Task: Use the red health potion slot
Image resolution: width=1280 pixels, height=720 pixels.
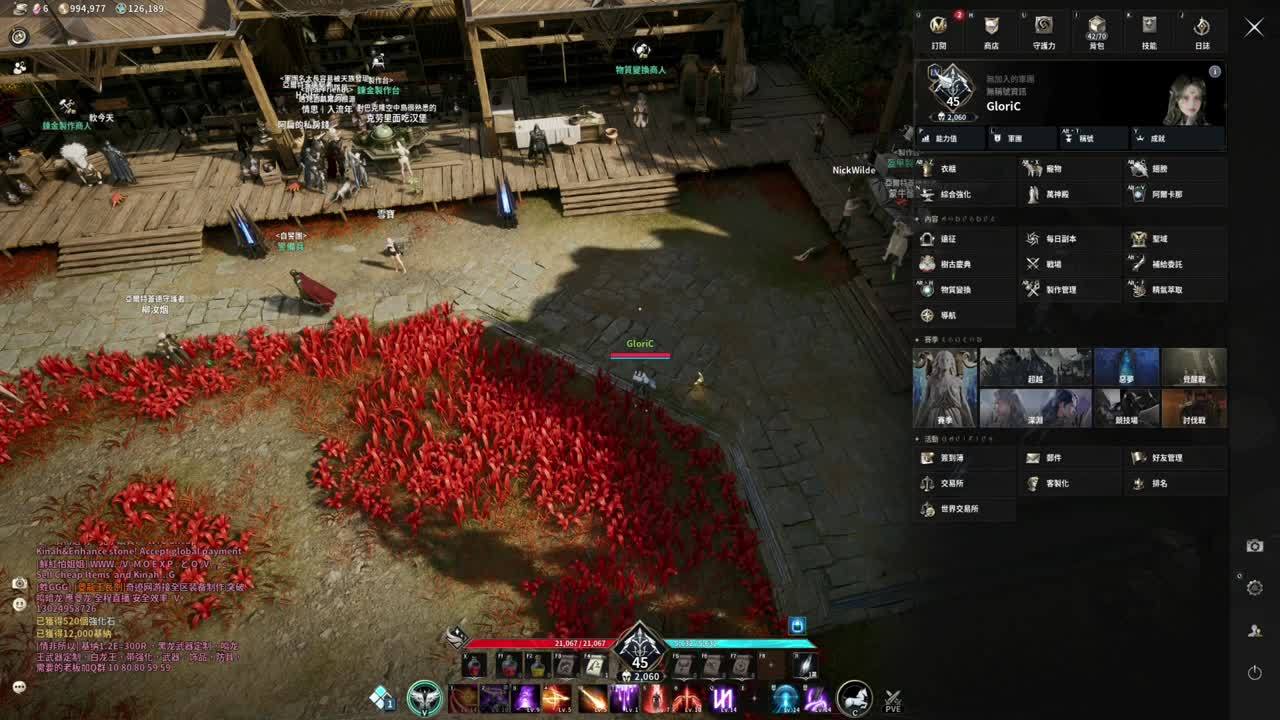Action: pos(476,665)
